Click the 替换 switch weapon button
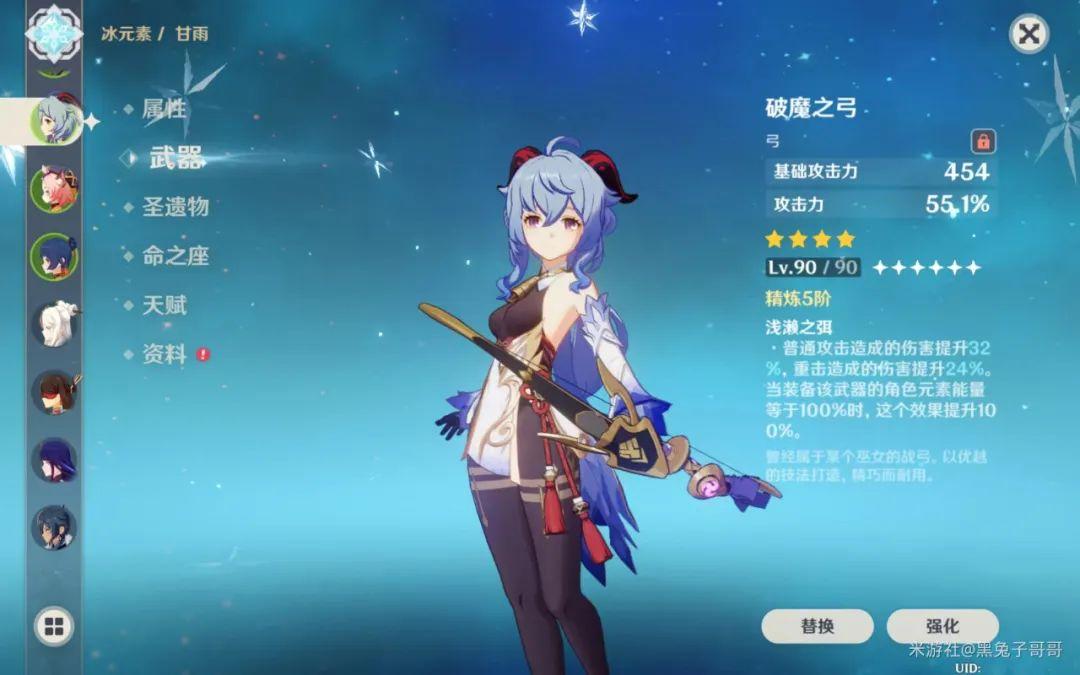The height and width of the screenshot is (675, 1080). coord(817,626)
